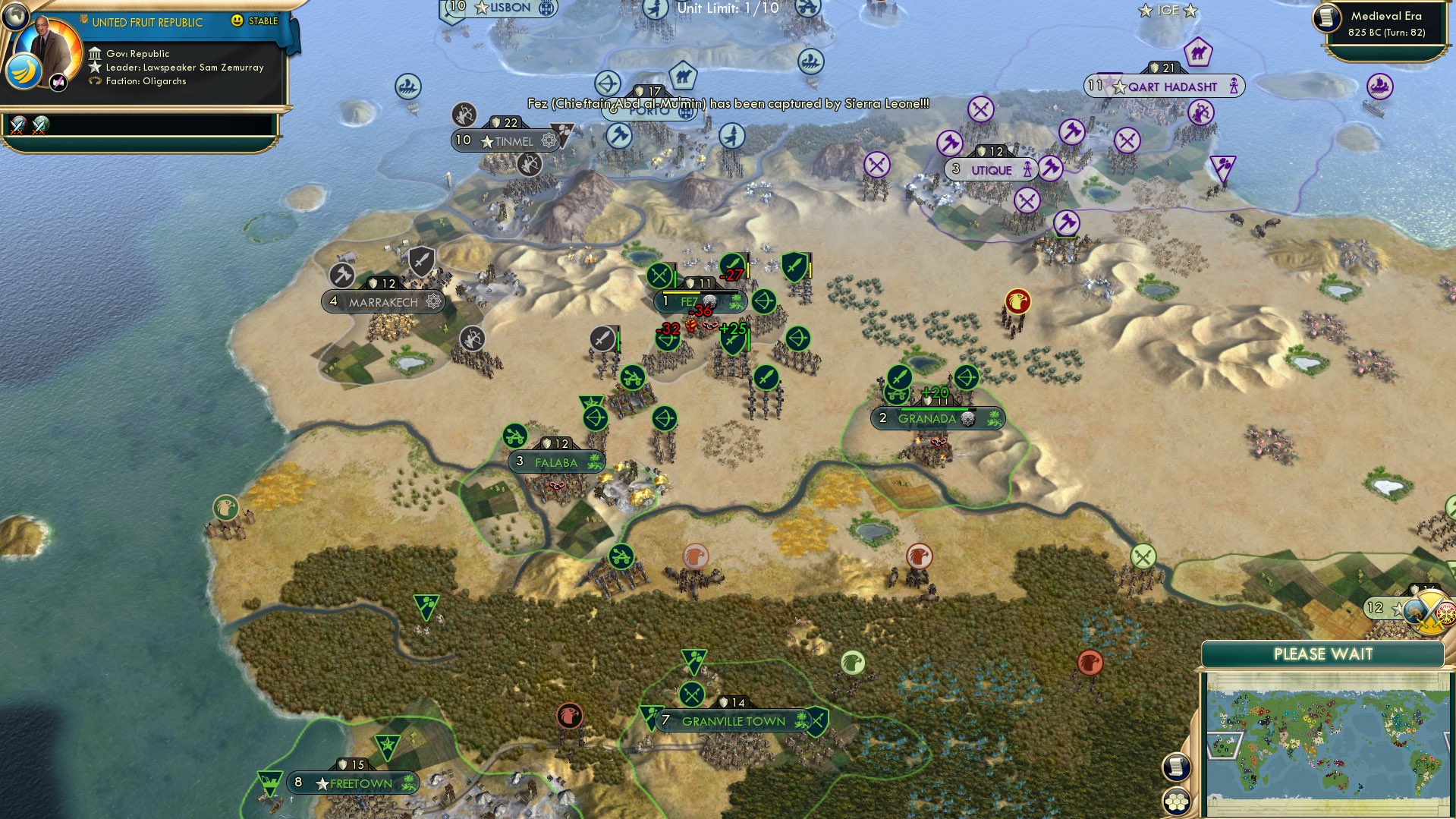Screen dimensions: 1456x819
Task: Click the Fez capture notification text
Action: [728, 103]
